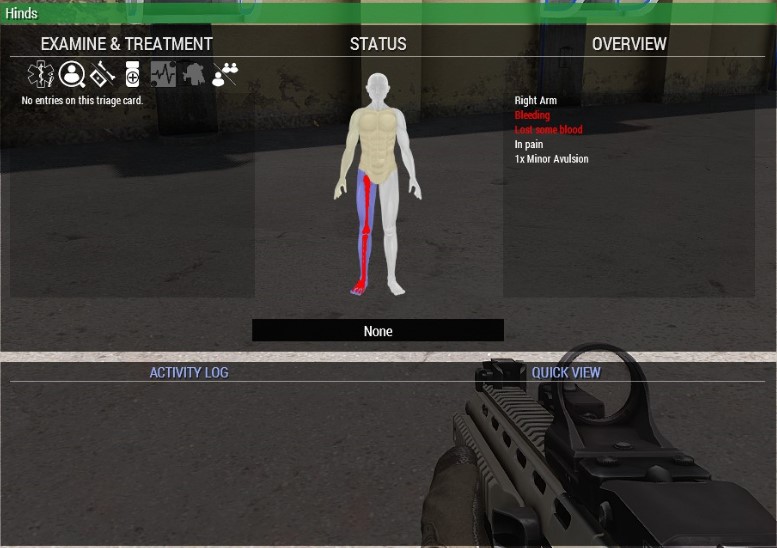Choose the medication bottle category

[x=132, y=74]
